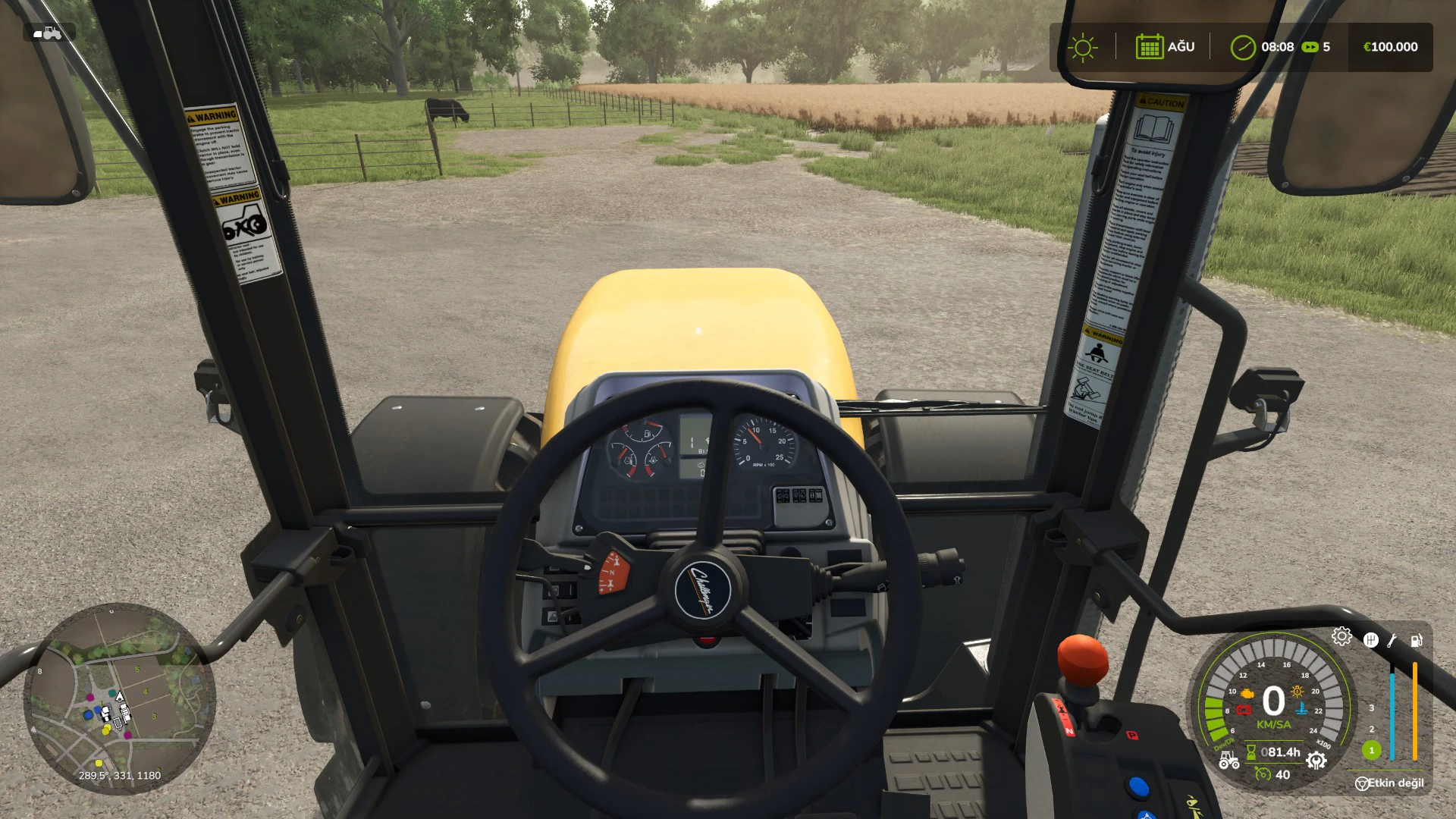Click the red battery warning indicator
Screen dimensions: 1456x819
[1244, 709]
